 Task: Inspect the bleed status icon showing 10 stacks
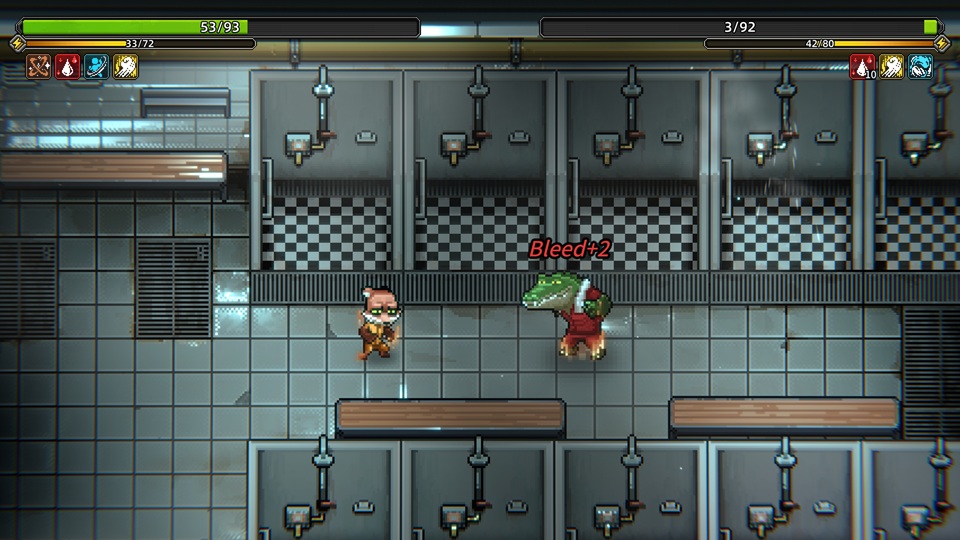click(x=862, y=67)
